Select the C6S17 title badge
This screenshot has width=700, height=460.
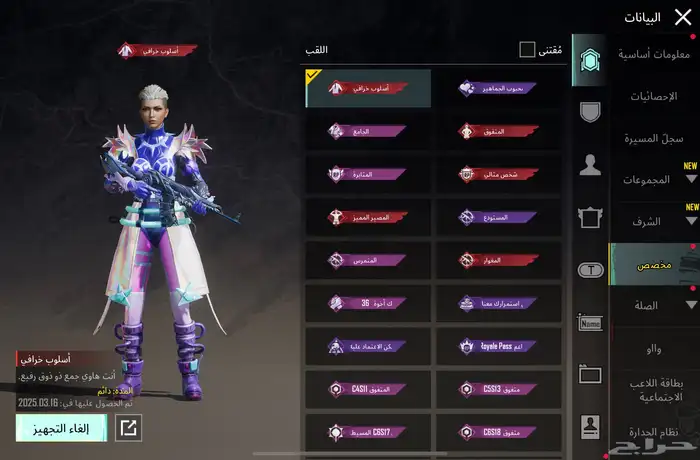click(368, 432)
